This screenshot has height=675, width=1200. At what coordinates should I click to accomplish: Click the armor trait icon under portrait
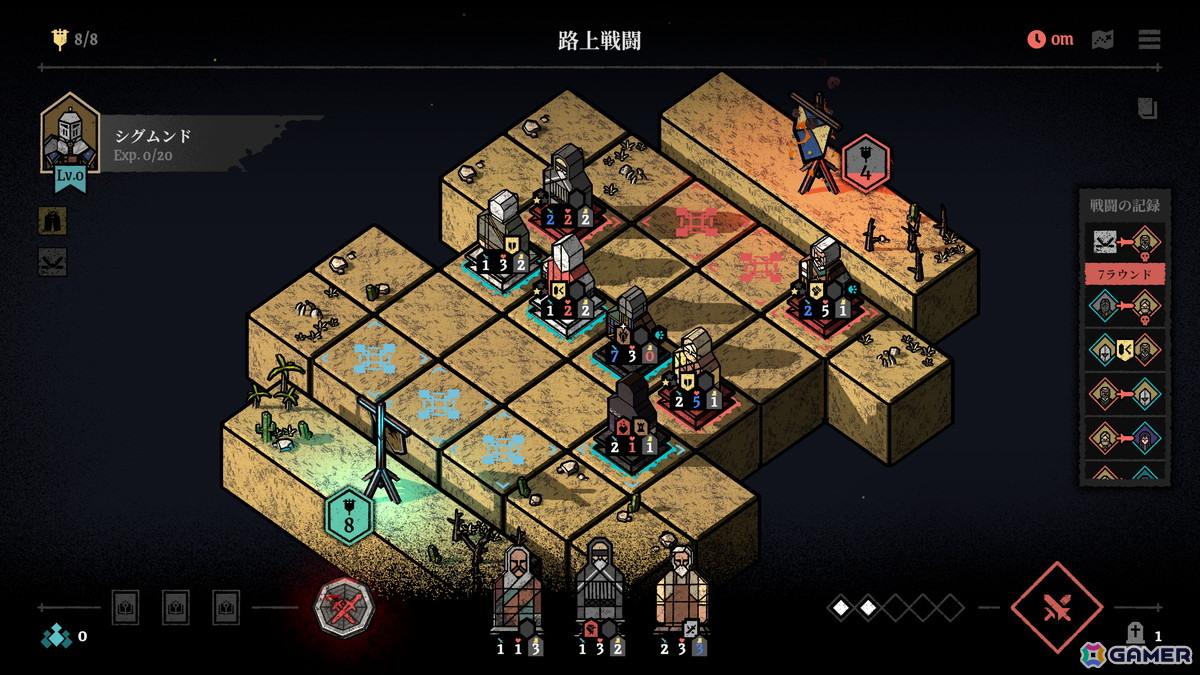pyautogui.click(x=52, y=220)
